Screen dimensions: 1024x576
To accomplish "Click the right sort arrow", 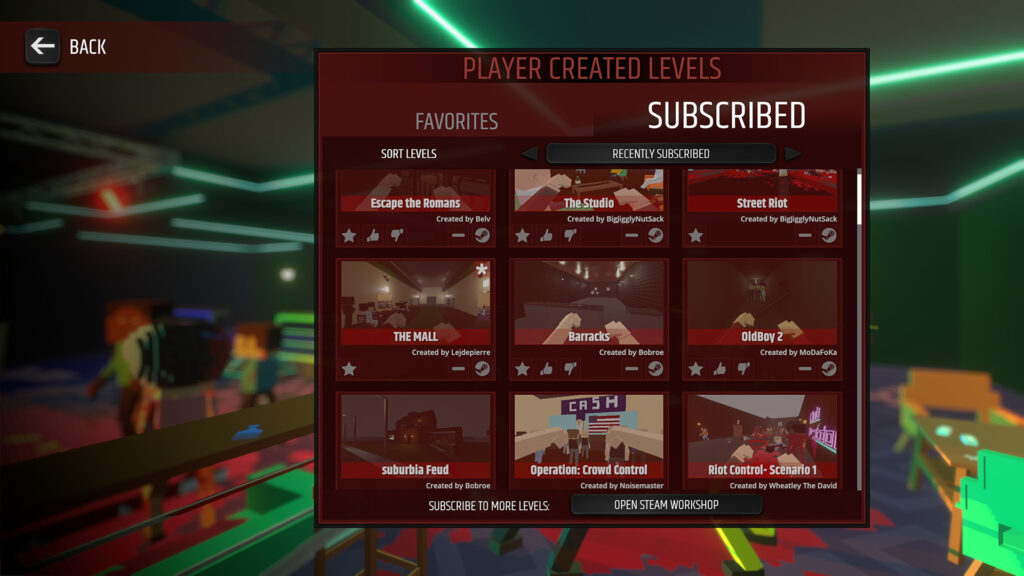I will [x=792, y=154].
